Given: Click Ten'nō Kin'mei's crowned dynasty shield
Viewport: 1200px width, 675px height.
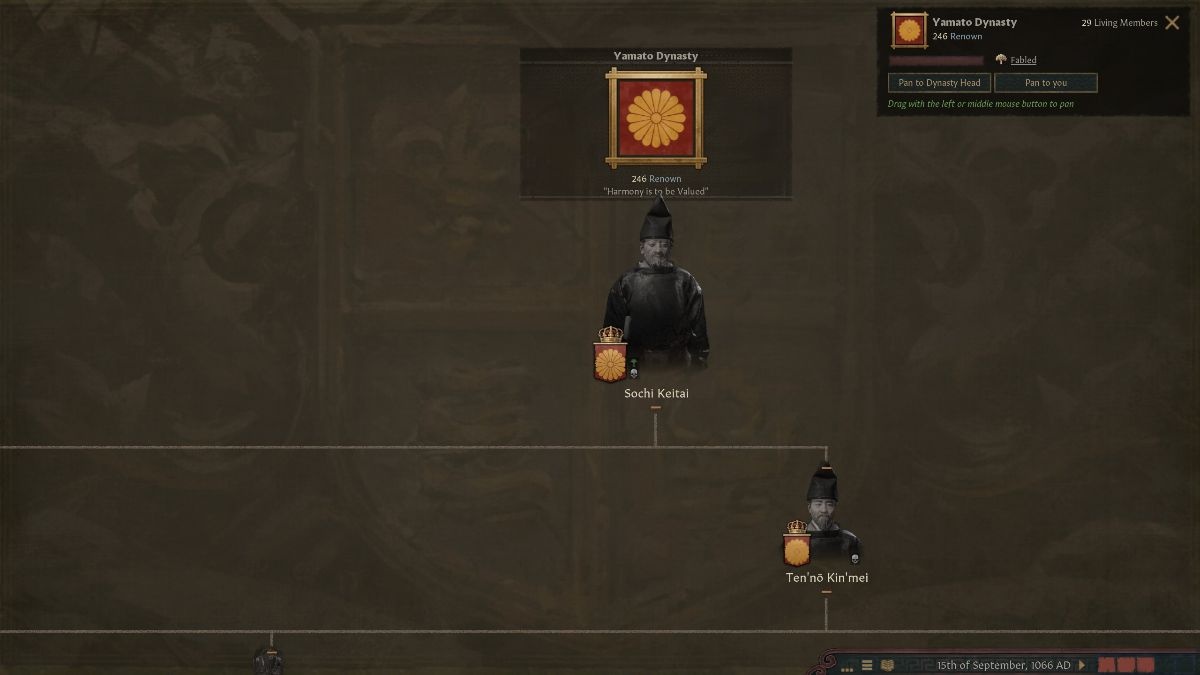Looking at the screenshot, I should (x=797, y=546).
